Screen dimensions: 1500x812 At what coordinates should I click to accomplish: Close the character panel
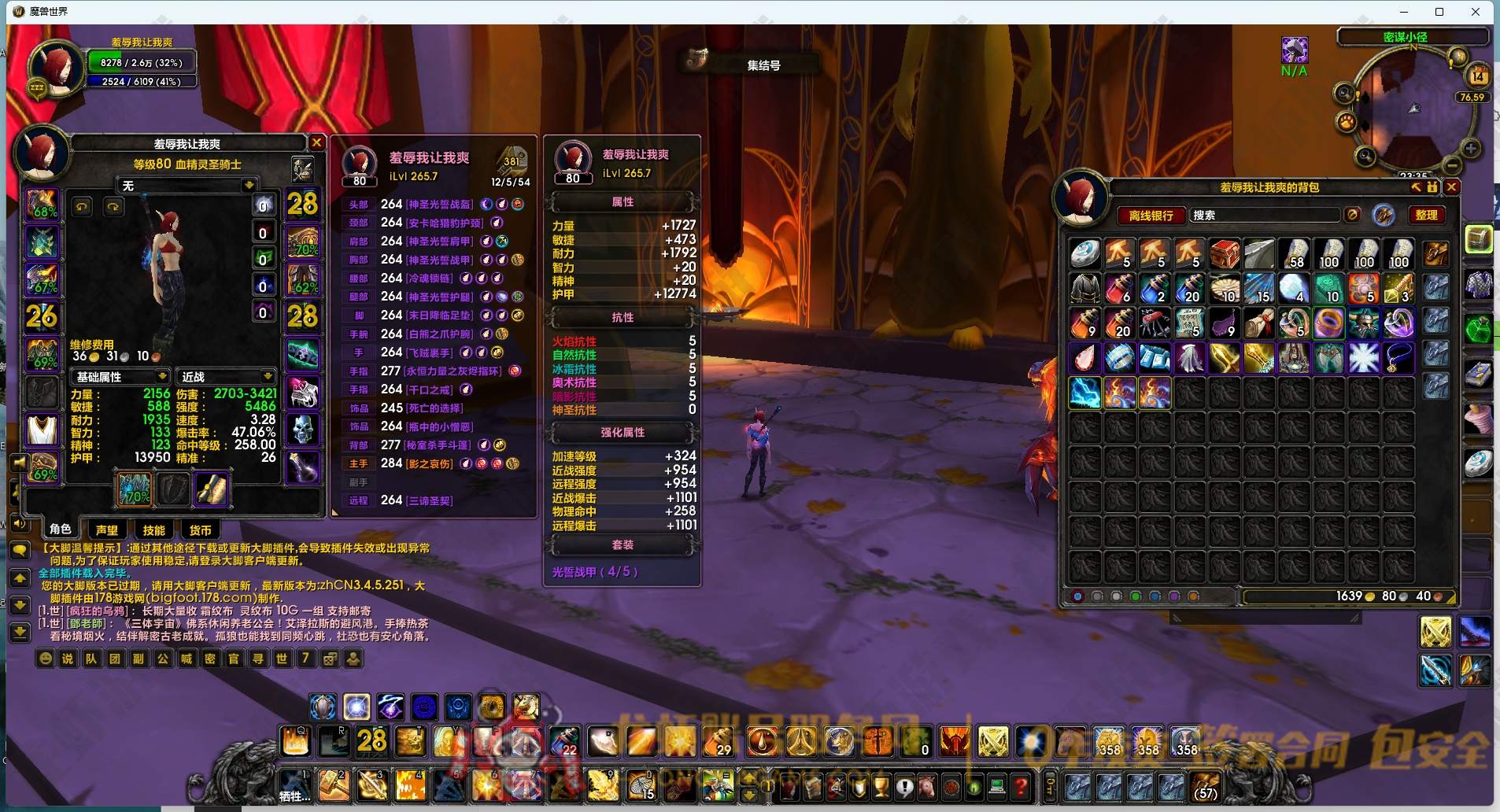pos(316,142)
